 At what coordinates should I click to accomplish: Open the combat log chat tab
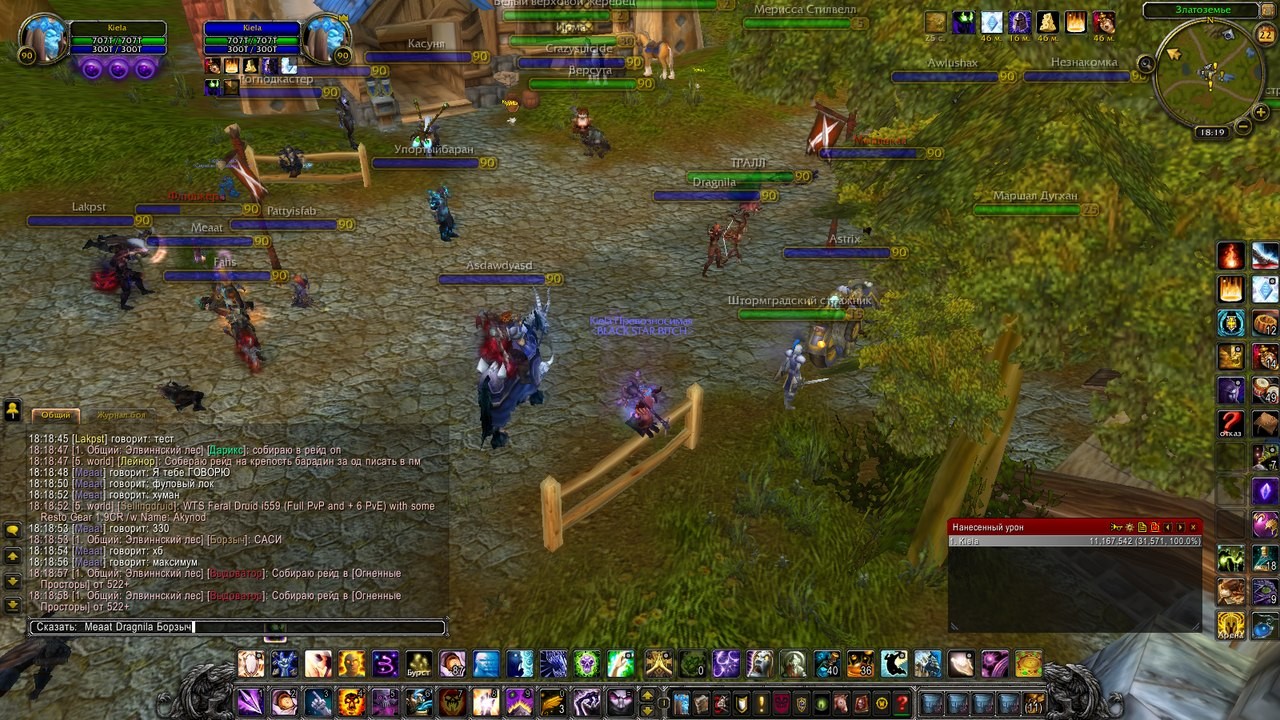click(x=122, y=415)
